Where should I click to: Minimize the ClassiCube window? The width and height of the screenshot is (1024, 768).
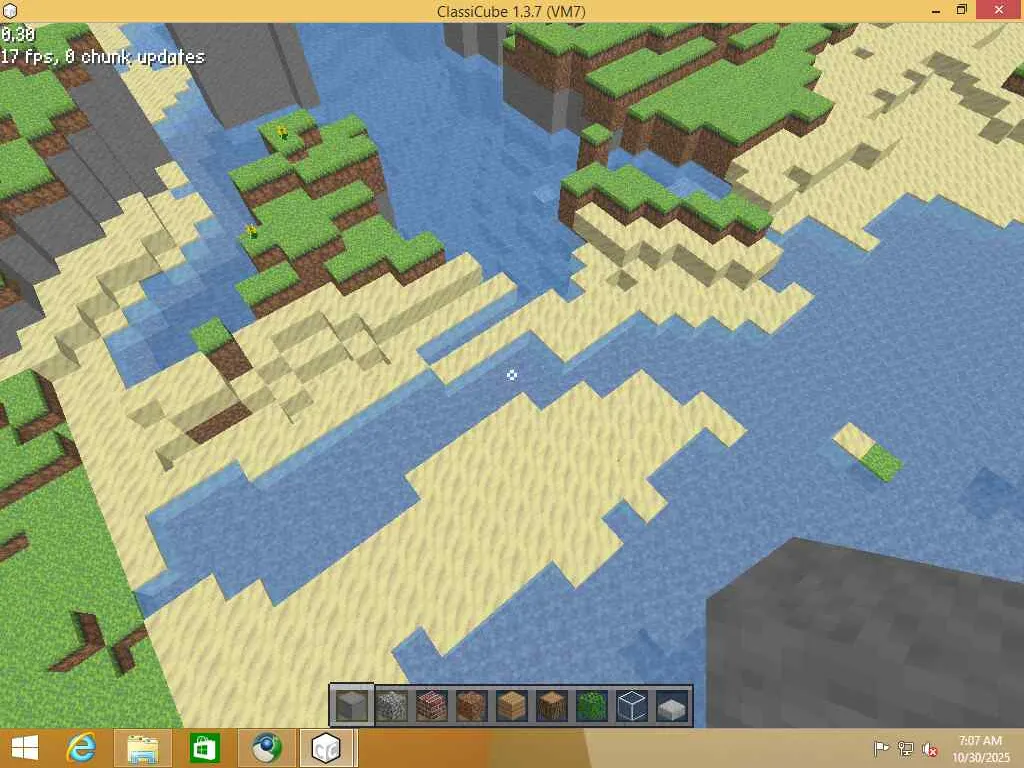tap(930, 10)
